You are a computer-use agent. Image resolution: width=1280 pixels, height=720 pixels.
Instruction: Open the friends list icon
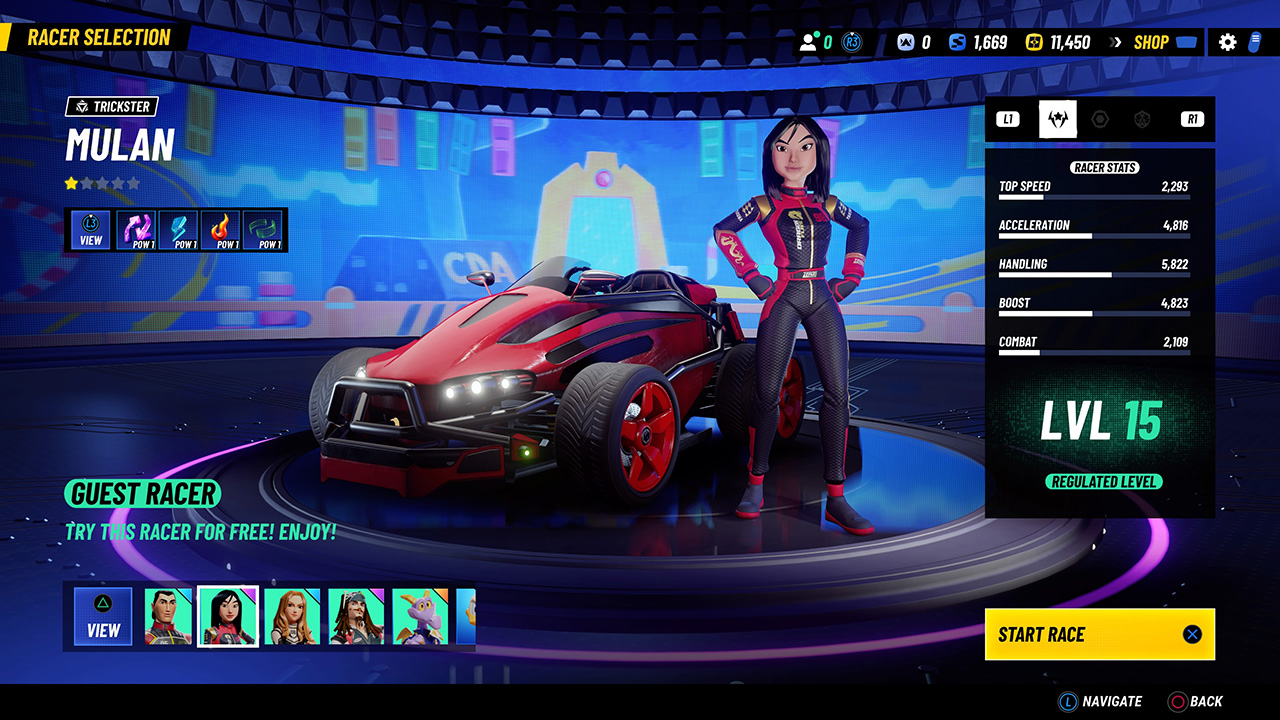pyautogui.click(x=810, y=42)
